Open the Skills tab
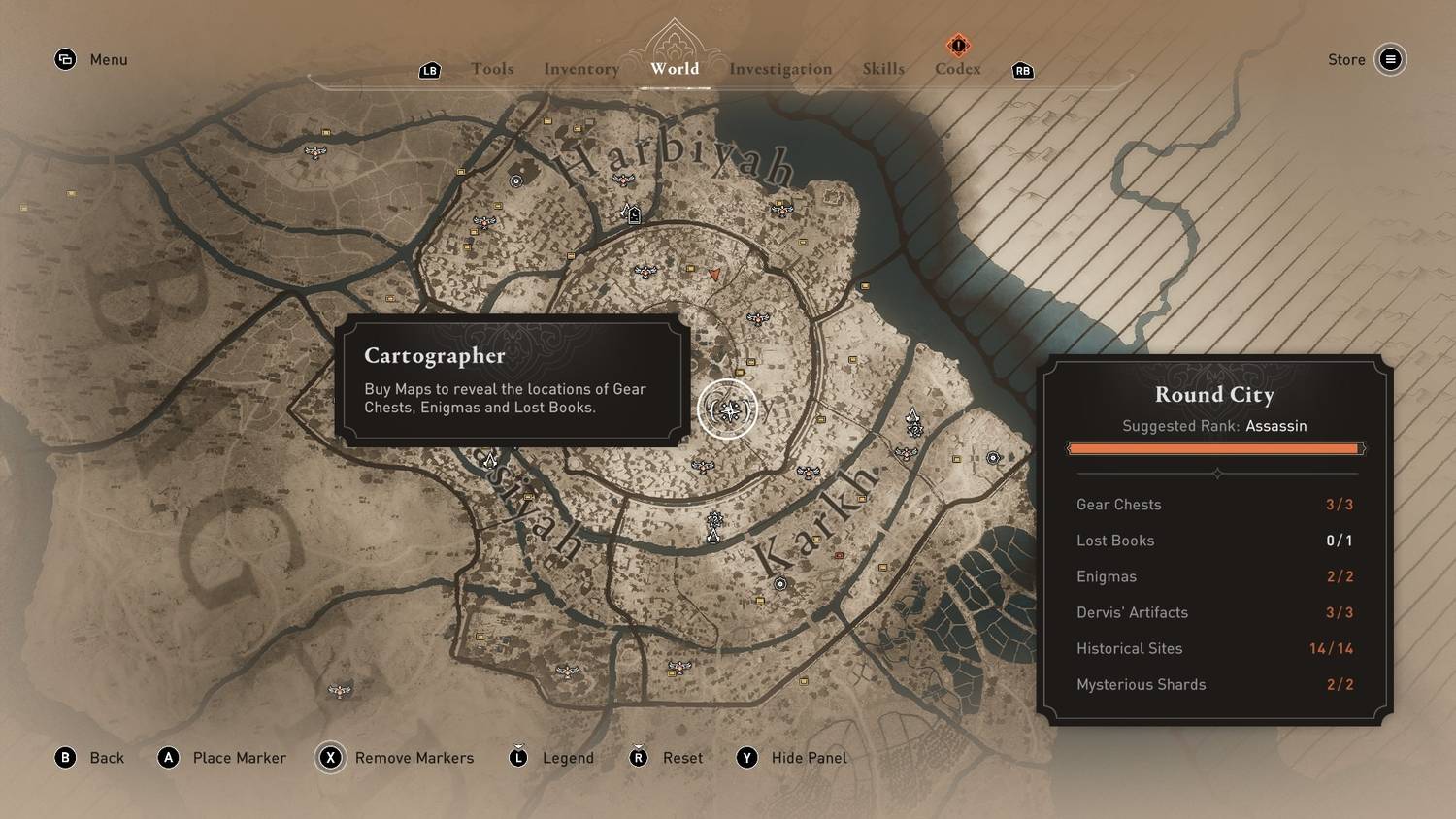This screenshot has width=1456, height=819. pyautogui.click(x=883, y=69)
